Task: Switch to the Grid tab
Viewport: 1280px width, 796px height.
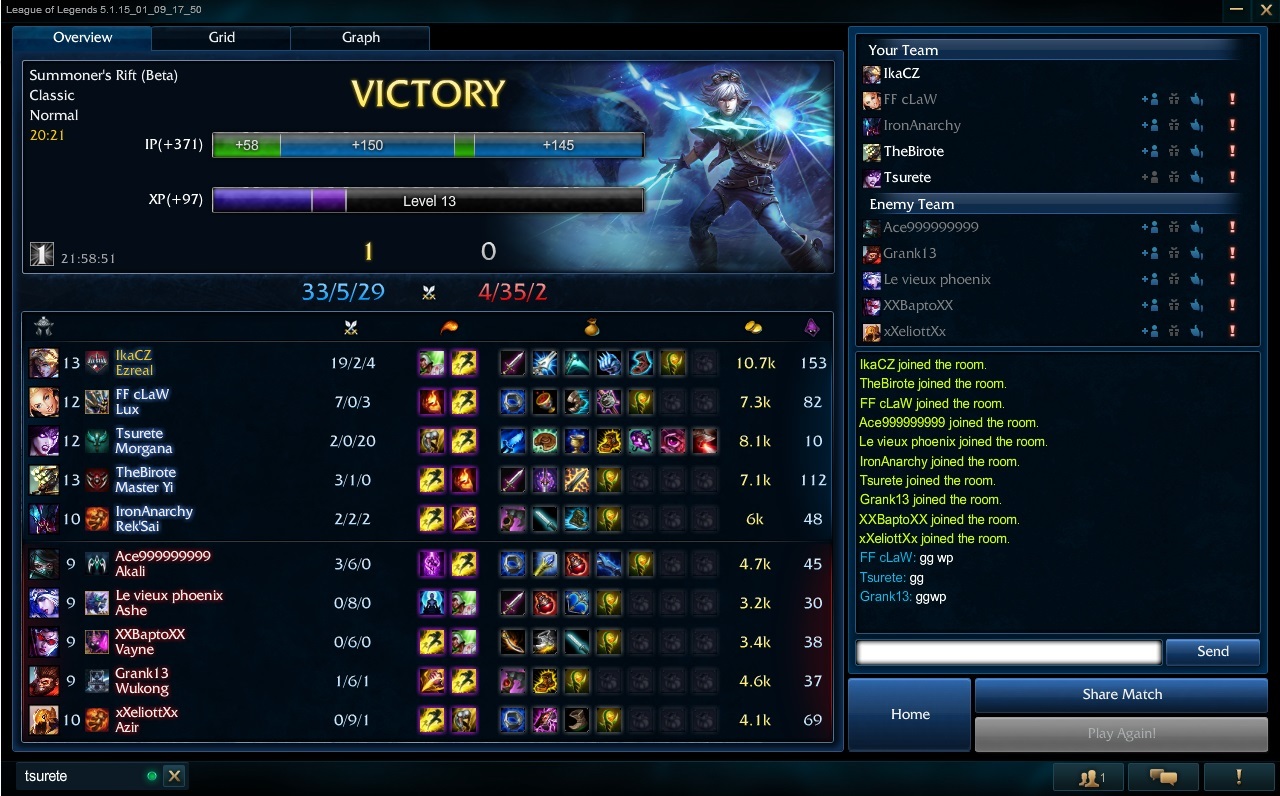Action: tap(221, 38)
